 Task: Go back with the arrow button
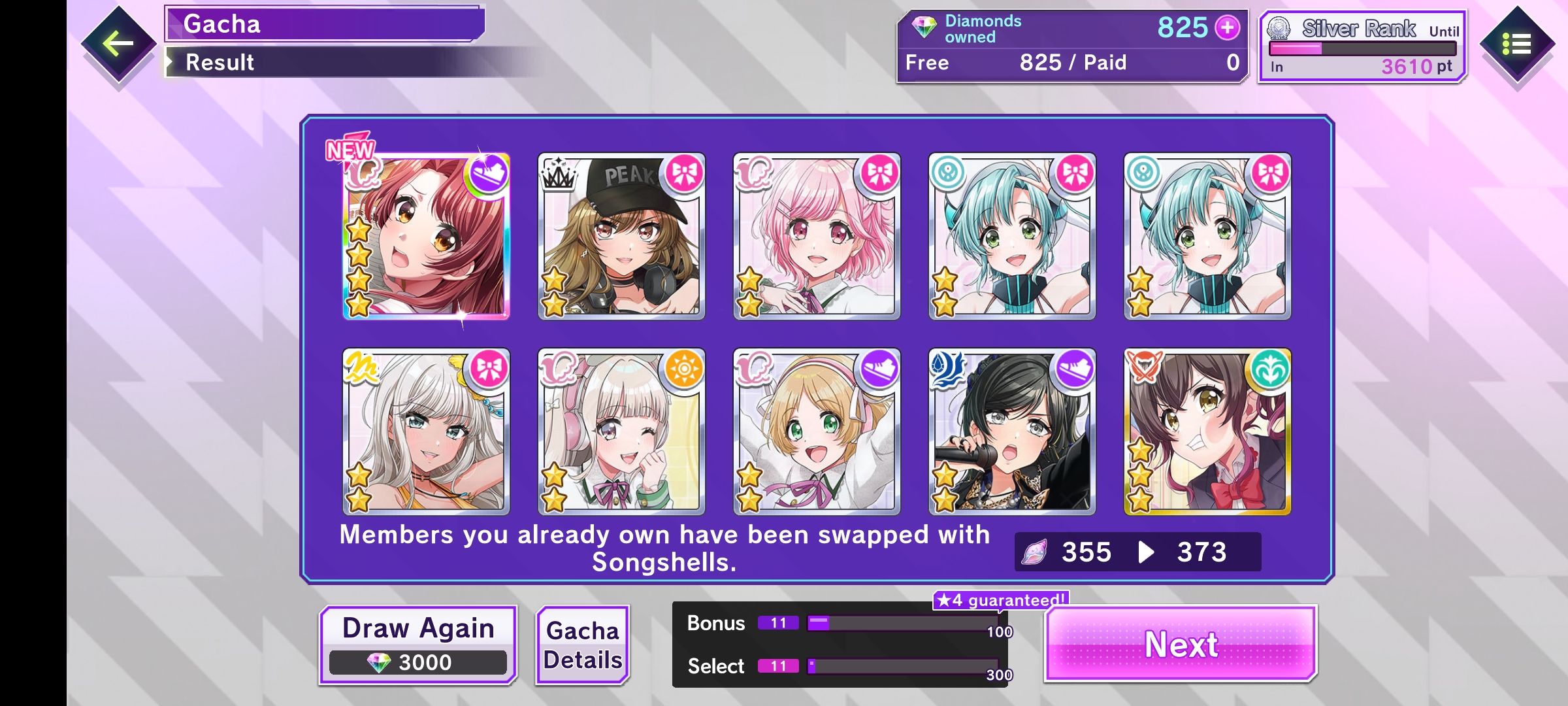118,44
